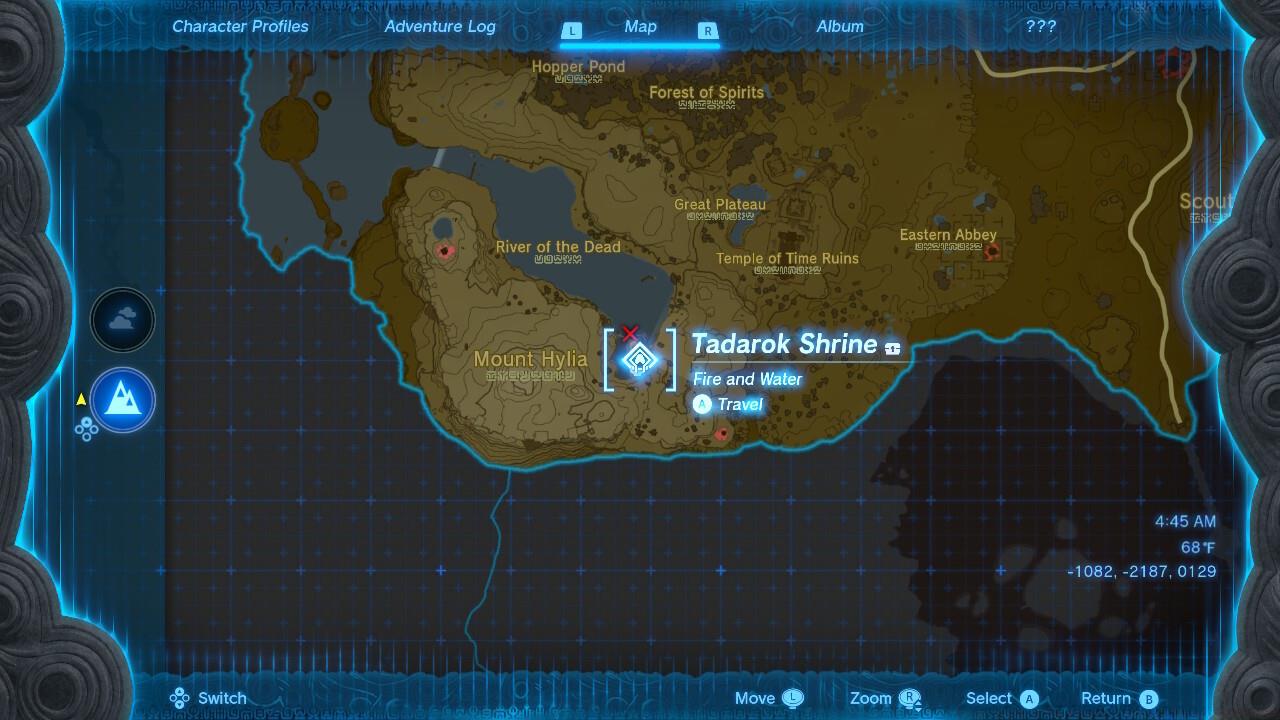Screen dimensions: 1280x720
Task: Open the Character Profiles tab
Action: (240, 26)
